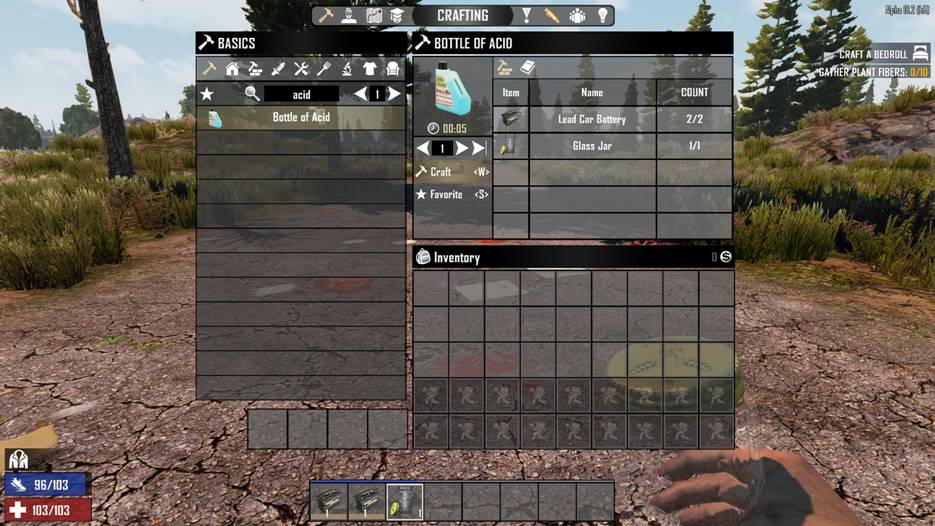Click the Craft button

point(452,172)
